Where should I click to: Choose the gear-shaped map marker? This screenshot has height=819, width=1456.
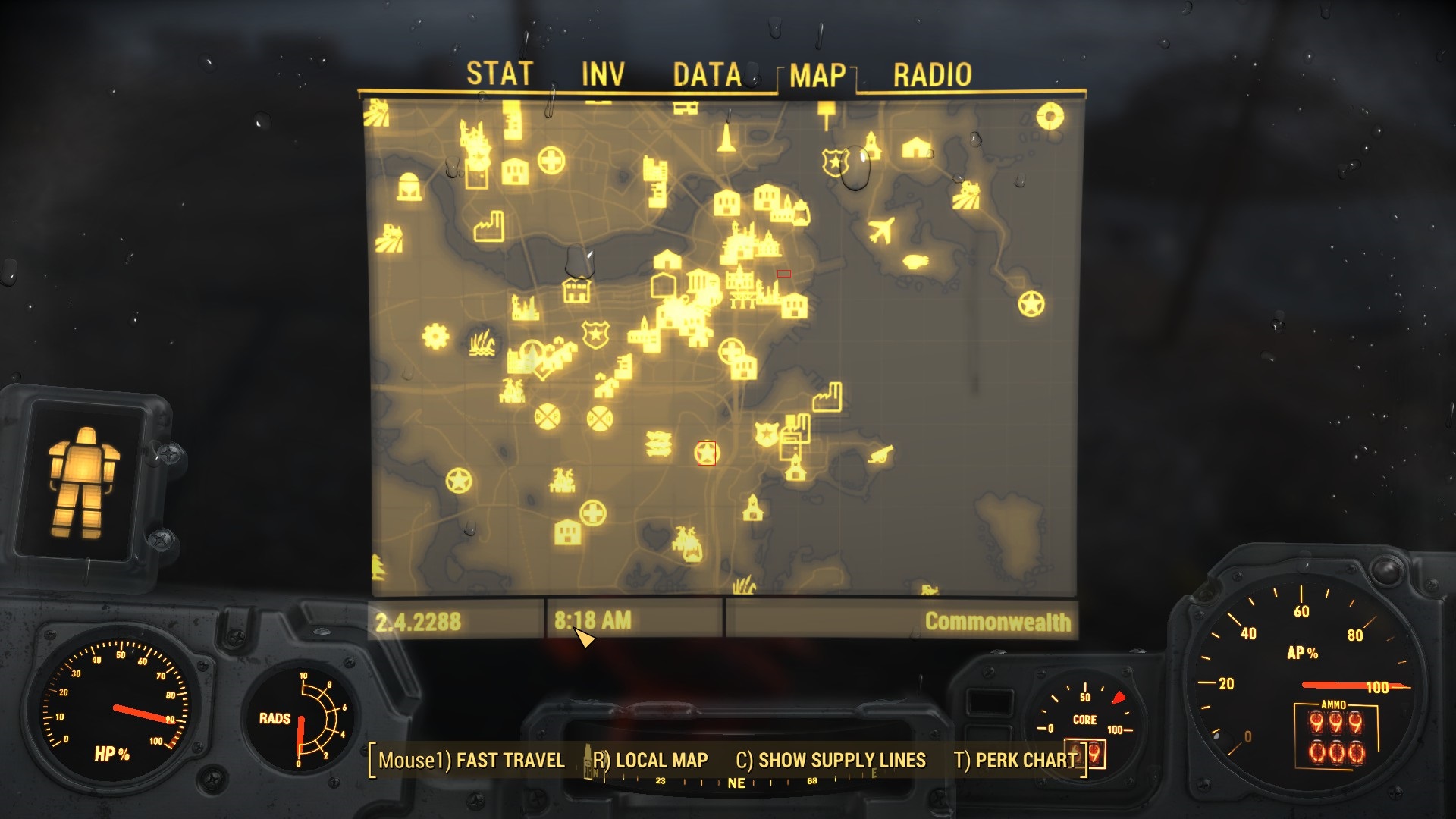[x=435, y=335]
